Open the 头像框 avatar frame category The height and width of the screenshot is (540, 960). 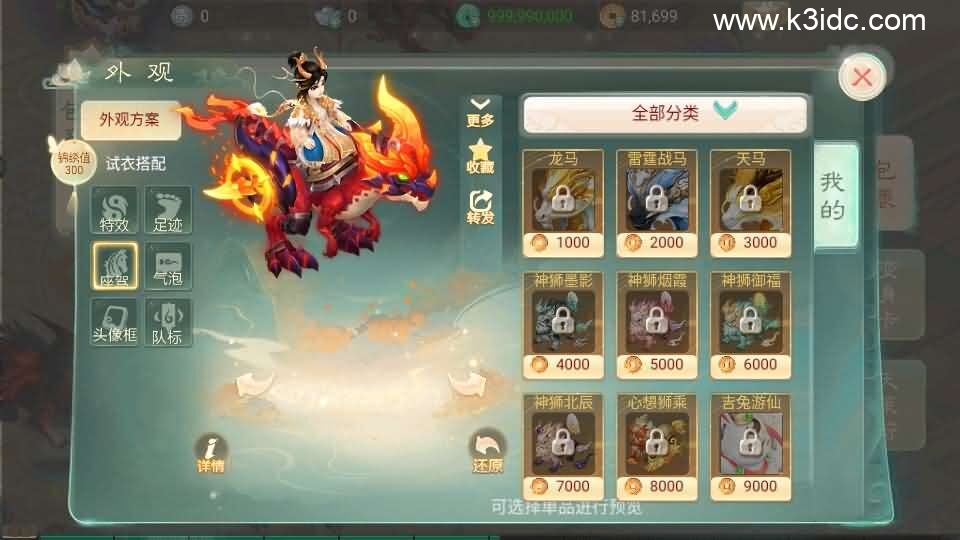114,322
